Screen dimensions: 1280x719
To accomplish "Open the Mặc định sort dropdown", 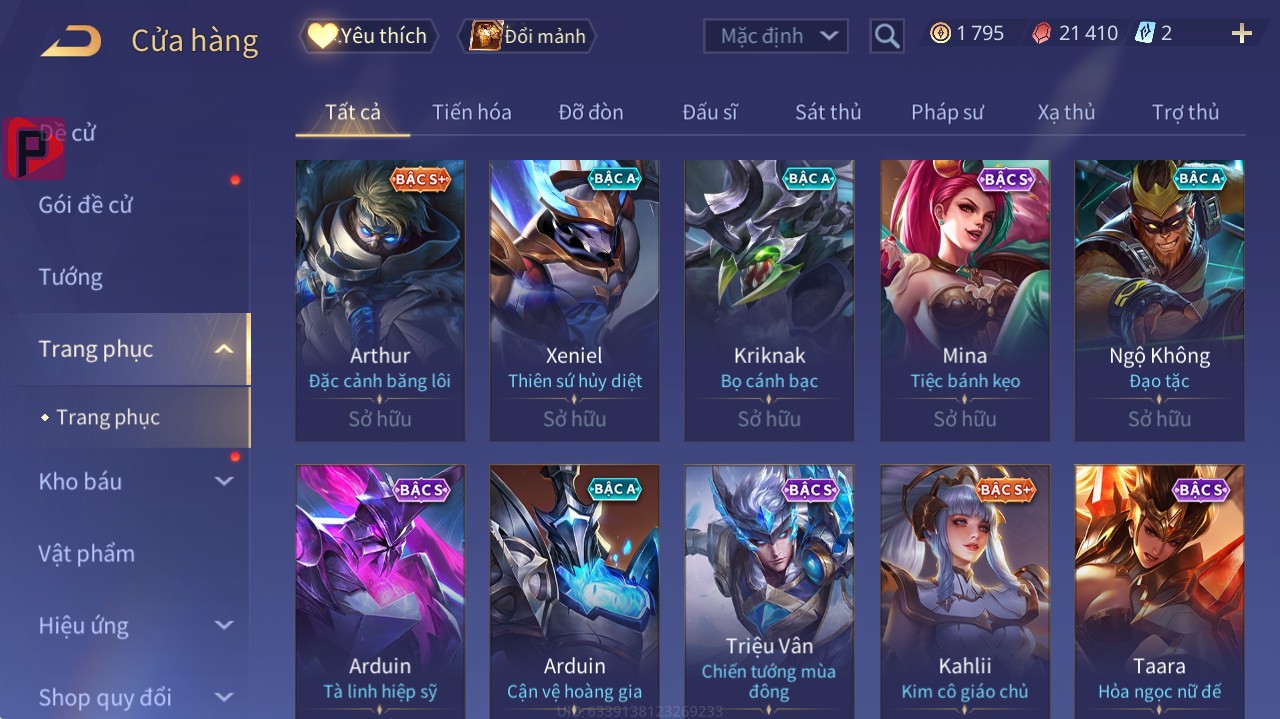I will click(x=776, y=36).
